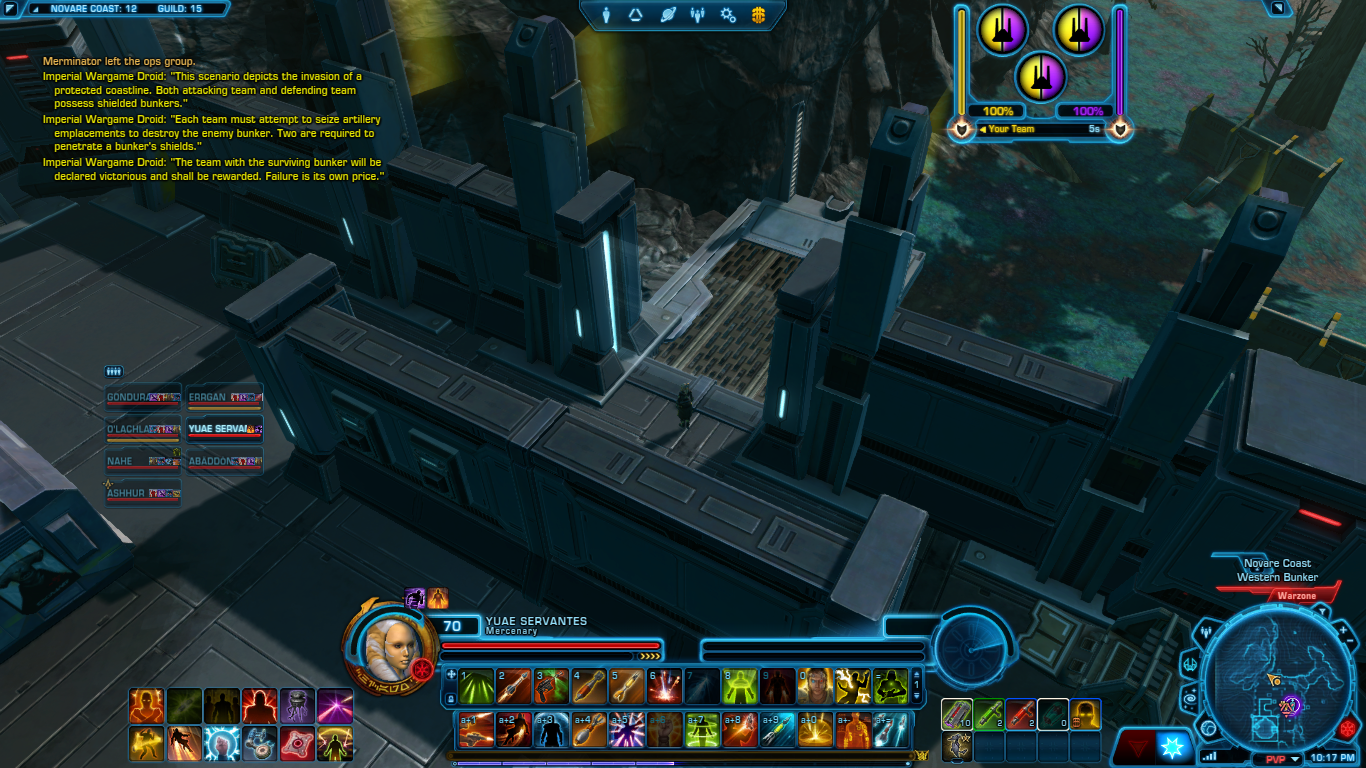The height and width of the screenshot is (768, 1366).
Task: Activate the purple laser beam ability icon
Action: [x=335, y=706]
